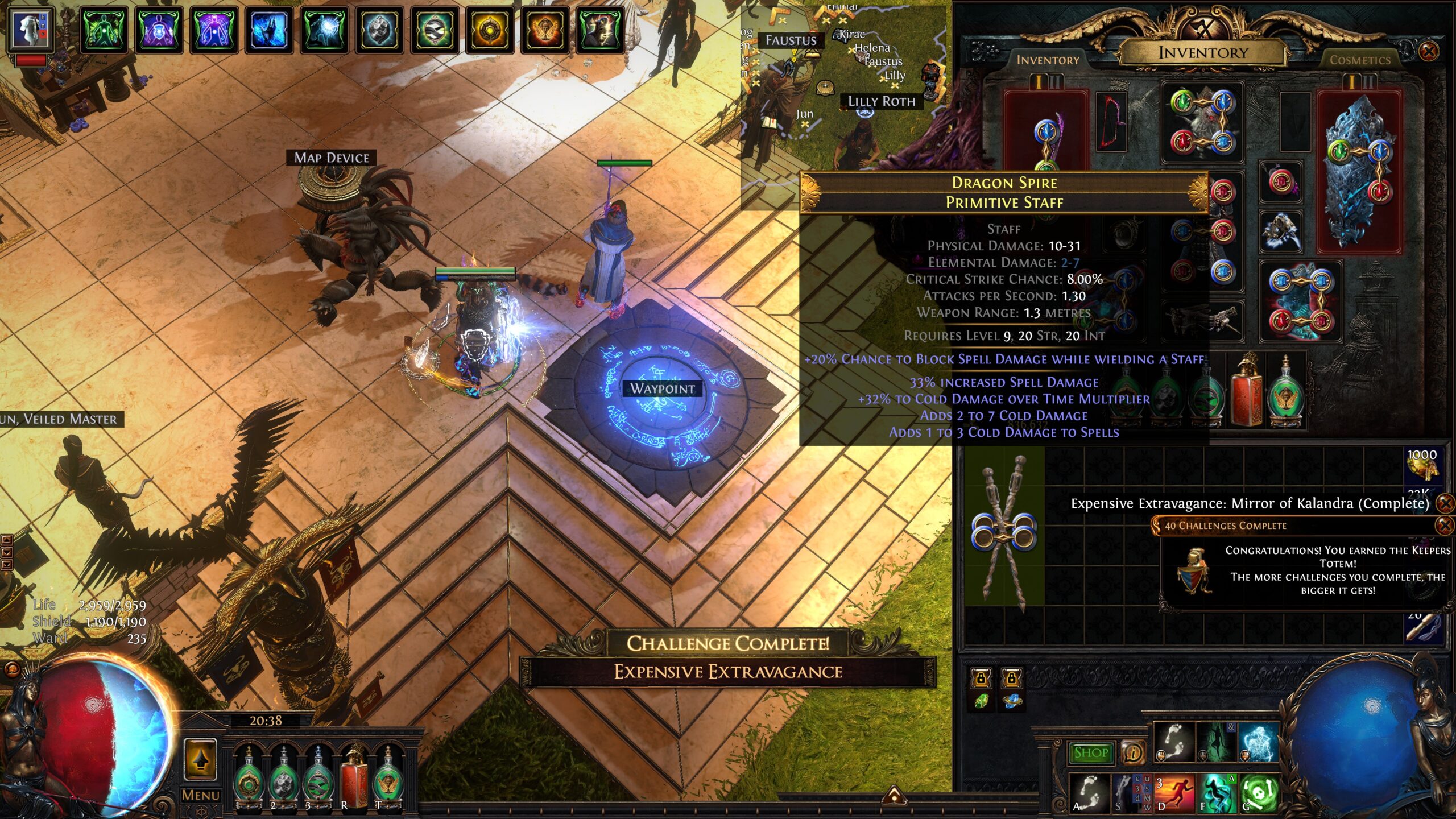
Task: Close the Inventory panel
Action: click(x=1428, y=52)
